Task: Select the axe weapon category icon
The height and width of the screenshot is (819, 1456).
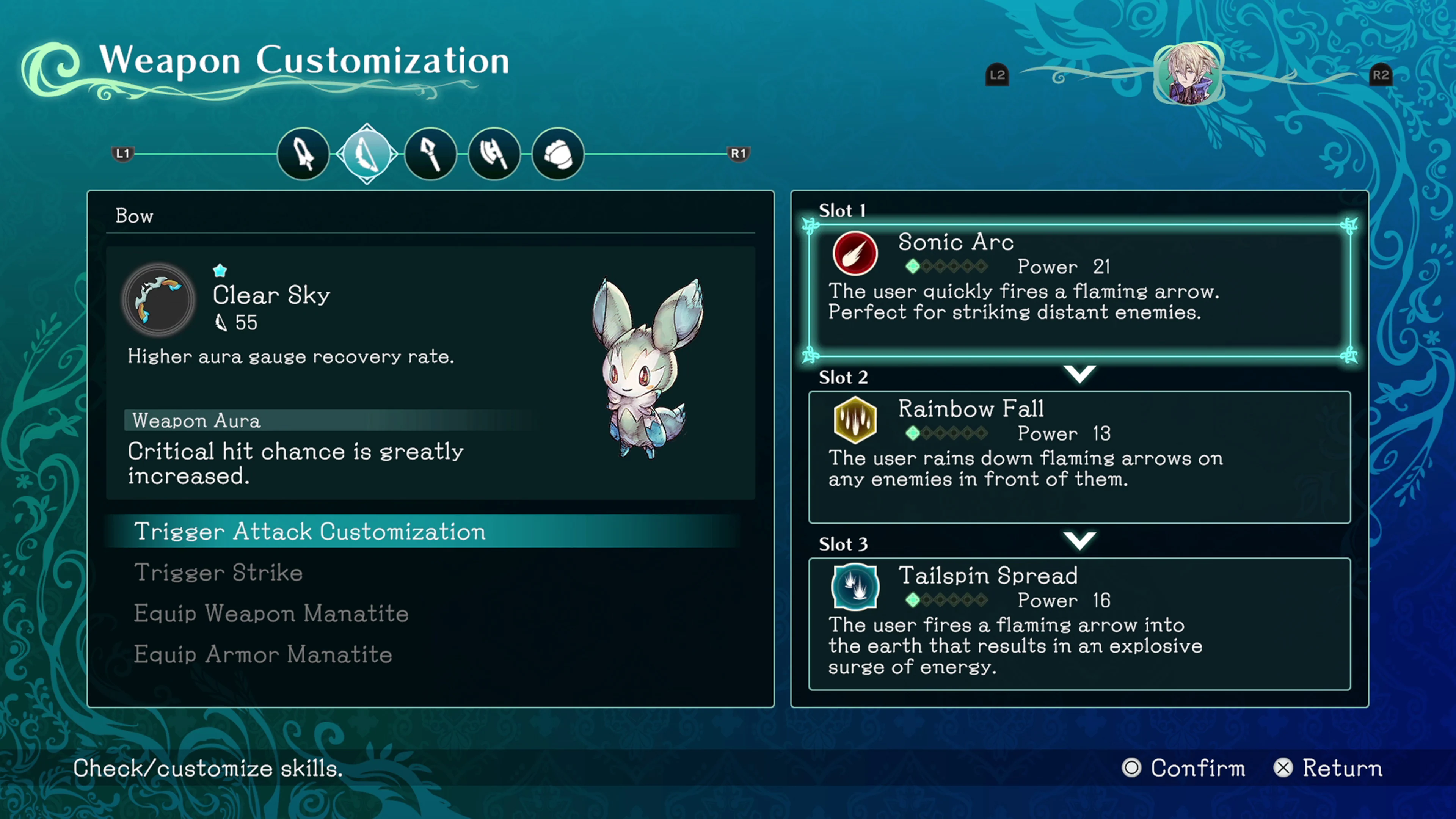Action: (494, 153)
